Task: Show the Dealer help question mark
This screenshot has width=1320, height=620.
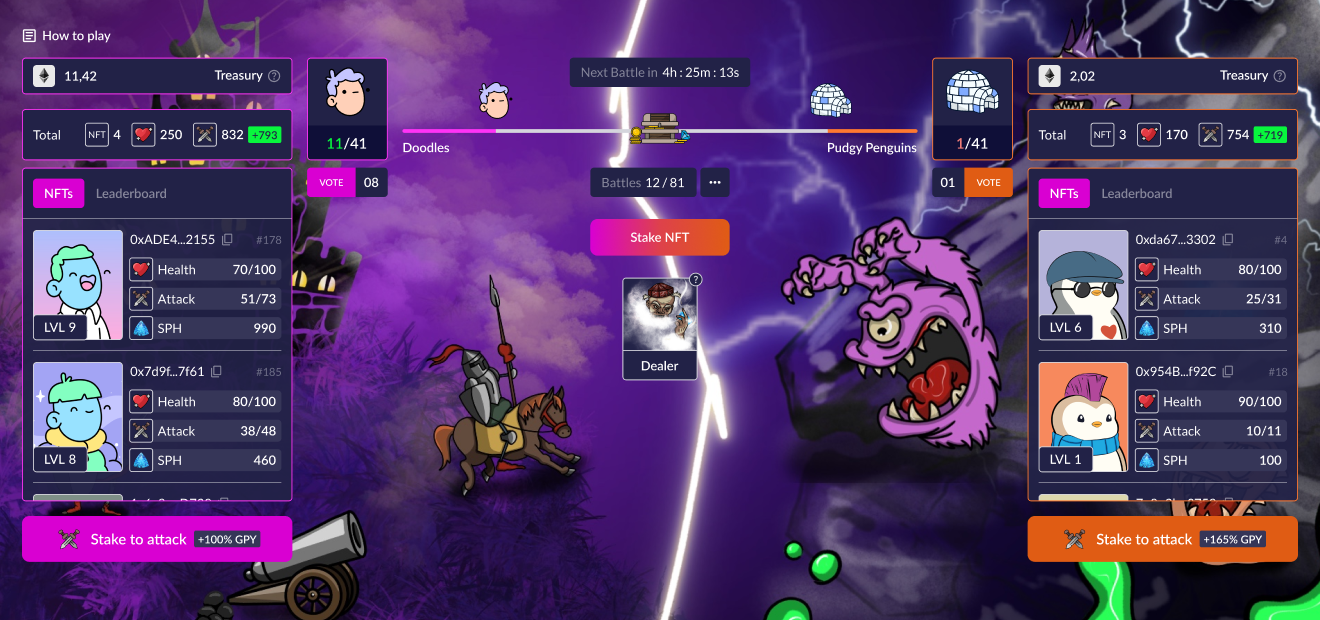Action: (x=696, y=280)
